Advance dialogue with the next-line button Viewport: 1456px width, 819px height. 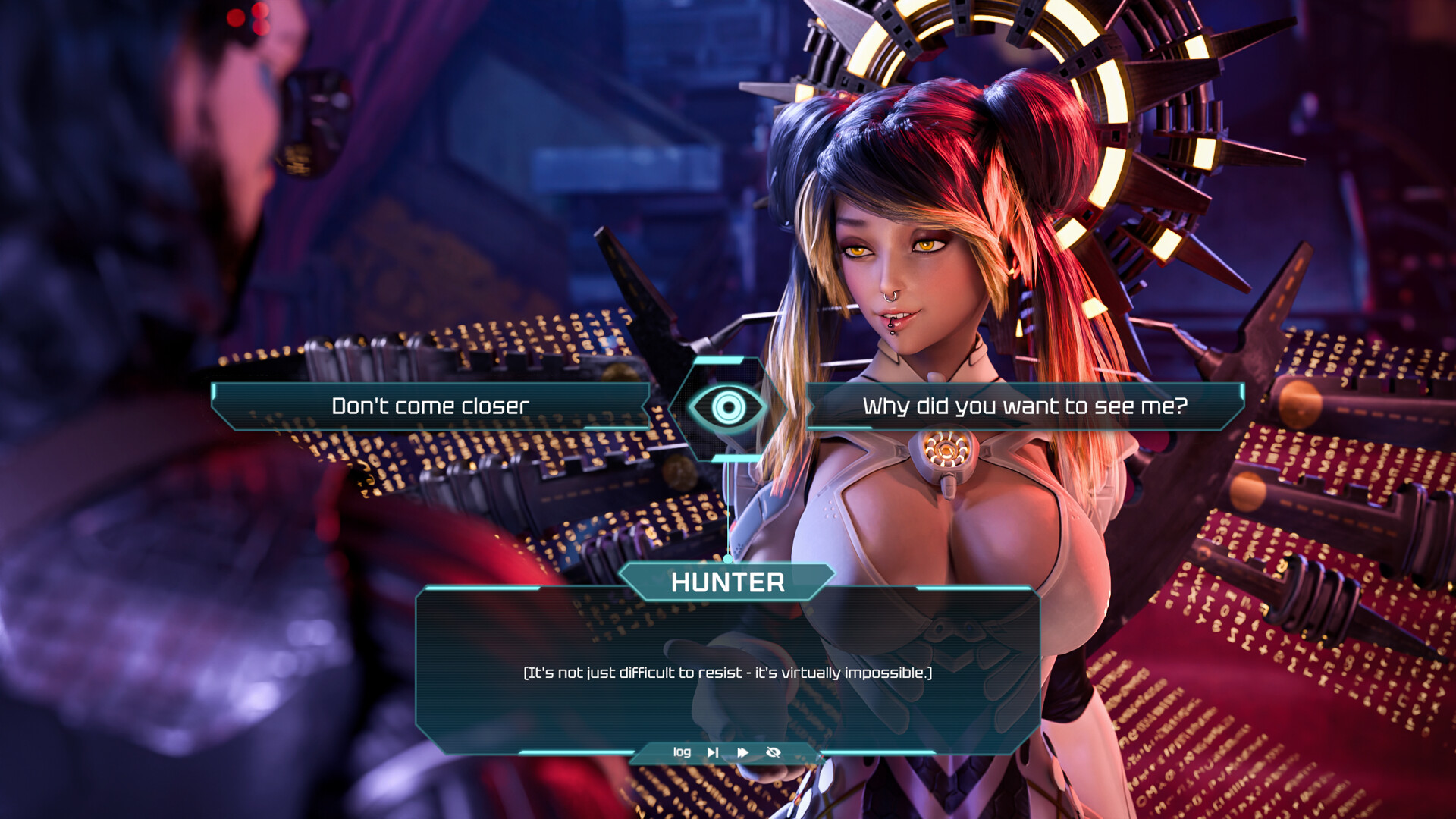[x=713, y=752]
